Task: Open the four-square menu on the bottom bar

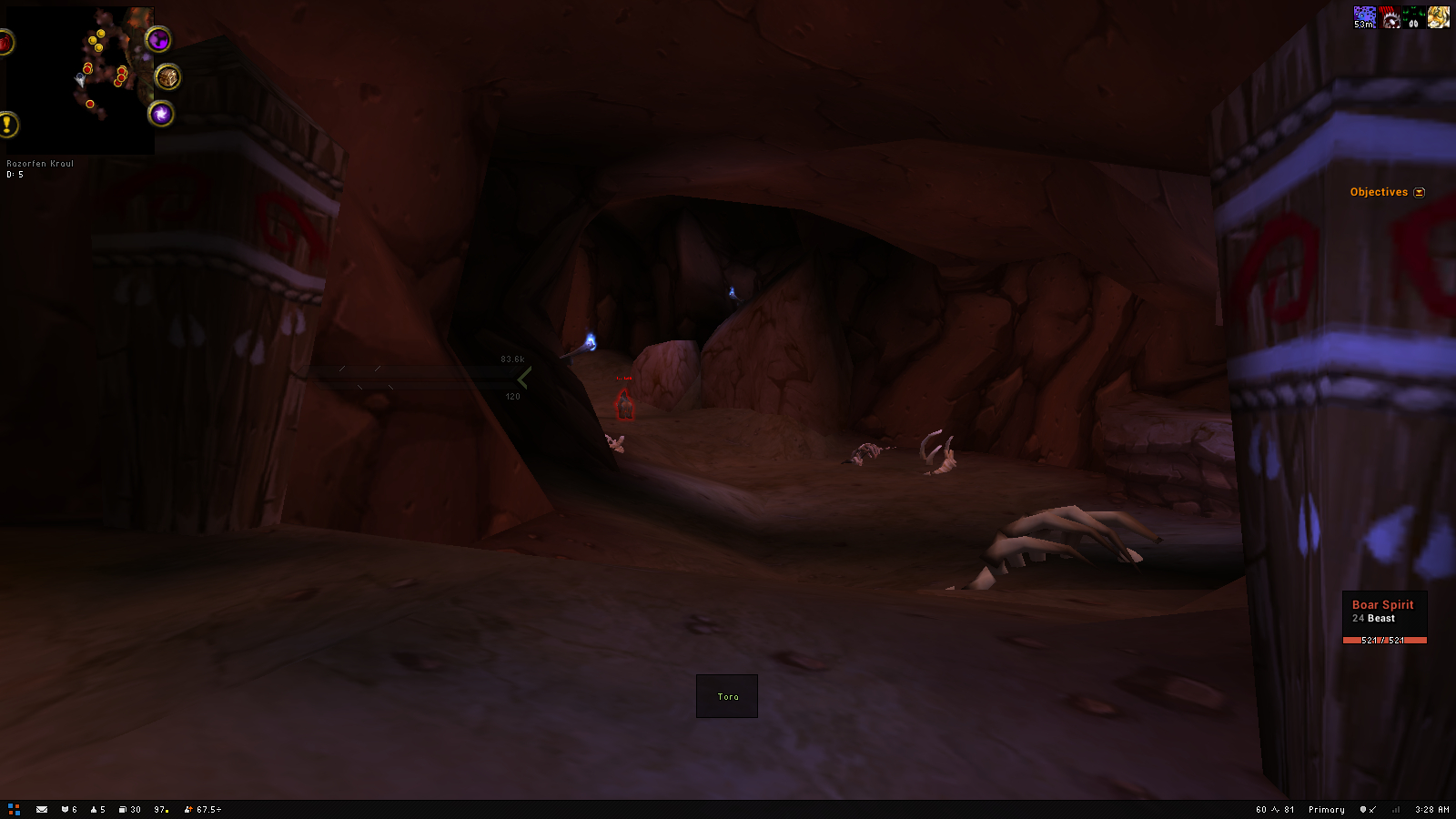Action: (x=14, y=809)
